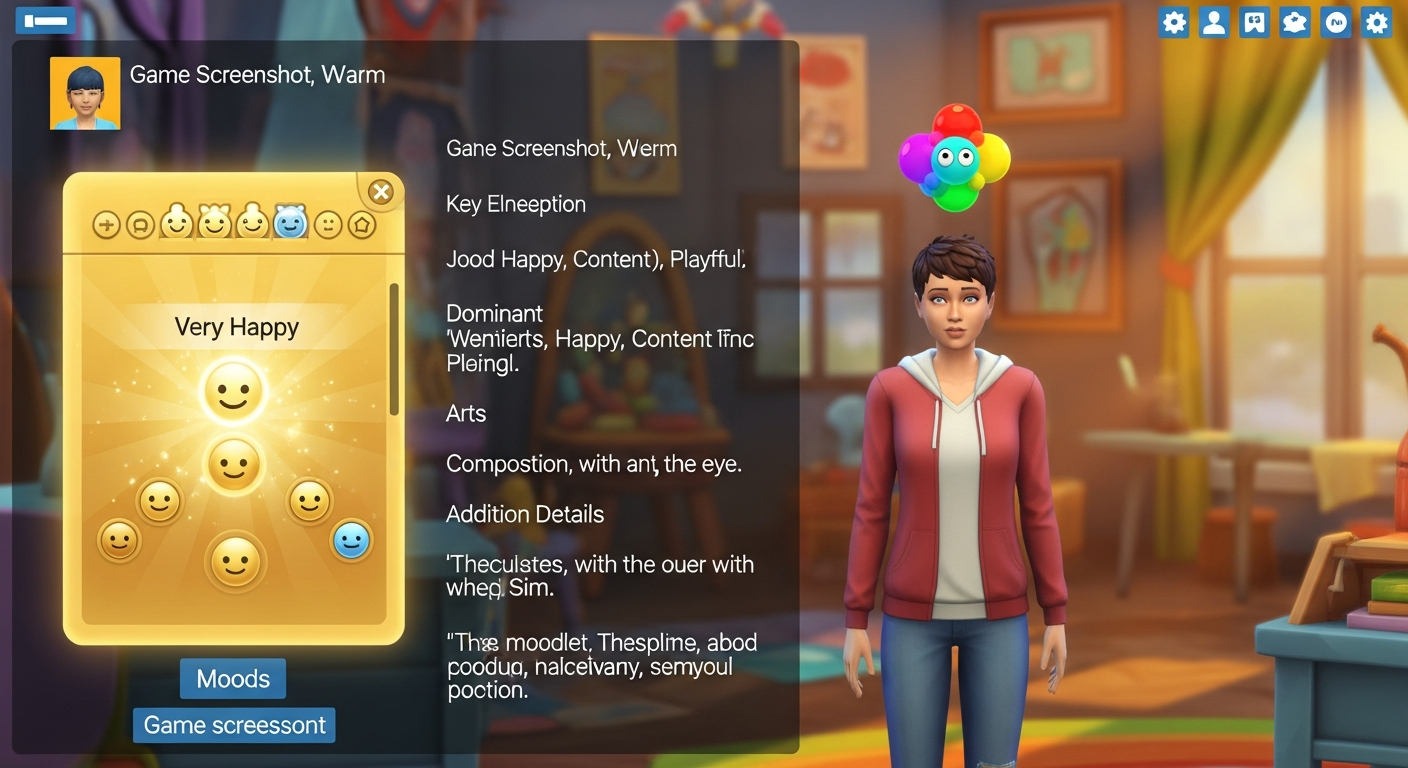
Task: Switch to the Game screessont tab
Action: pyautogui.click(x=233, y=725)
